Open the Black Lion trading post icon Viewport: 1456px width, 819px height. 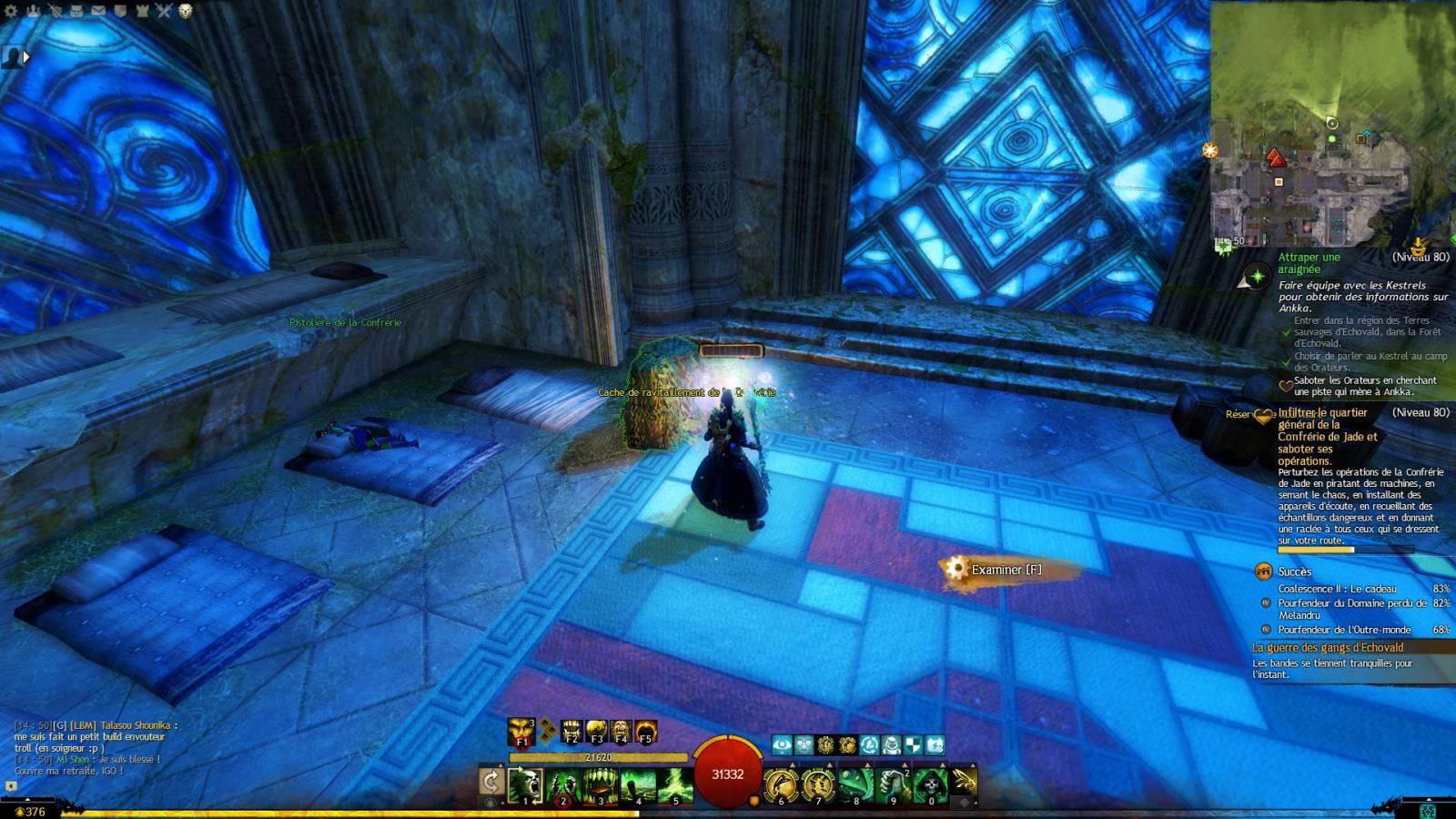coord(186,11)
